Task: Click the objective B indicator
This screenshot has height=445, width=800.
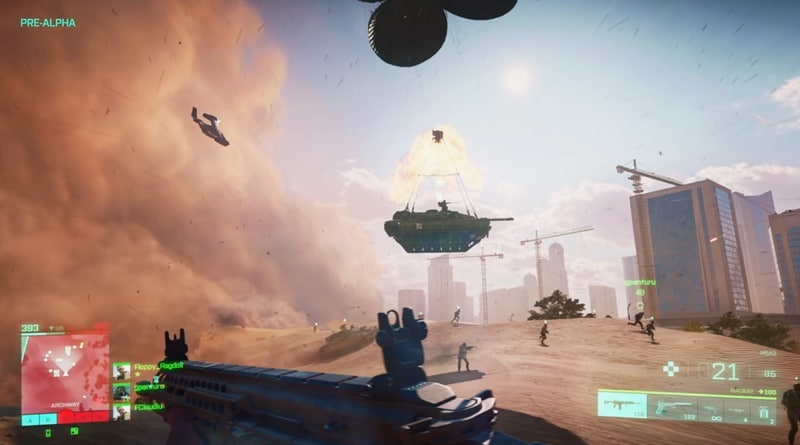Action: pyautogui.click(x=48, y=419)
